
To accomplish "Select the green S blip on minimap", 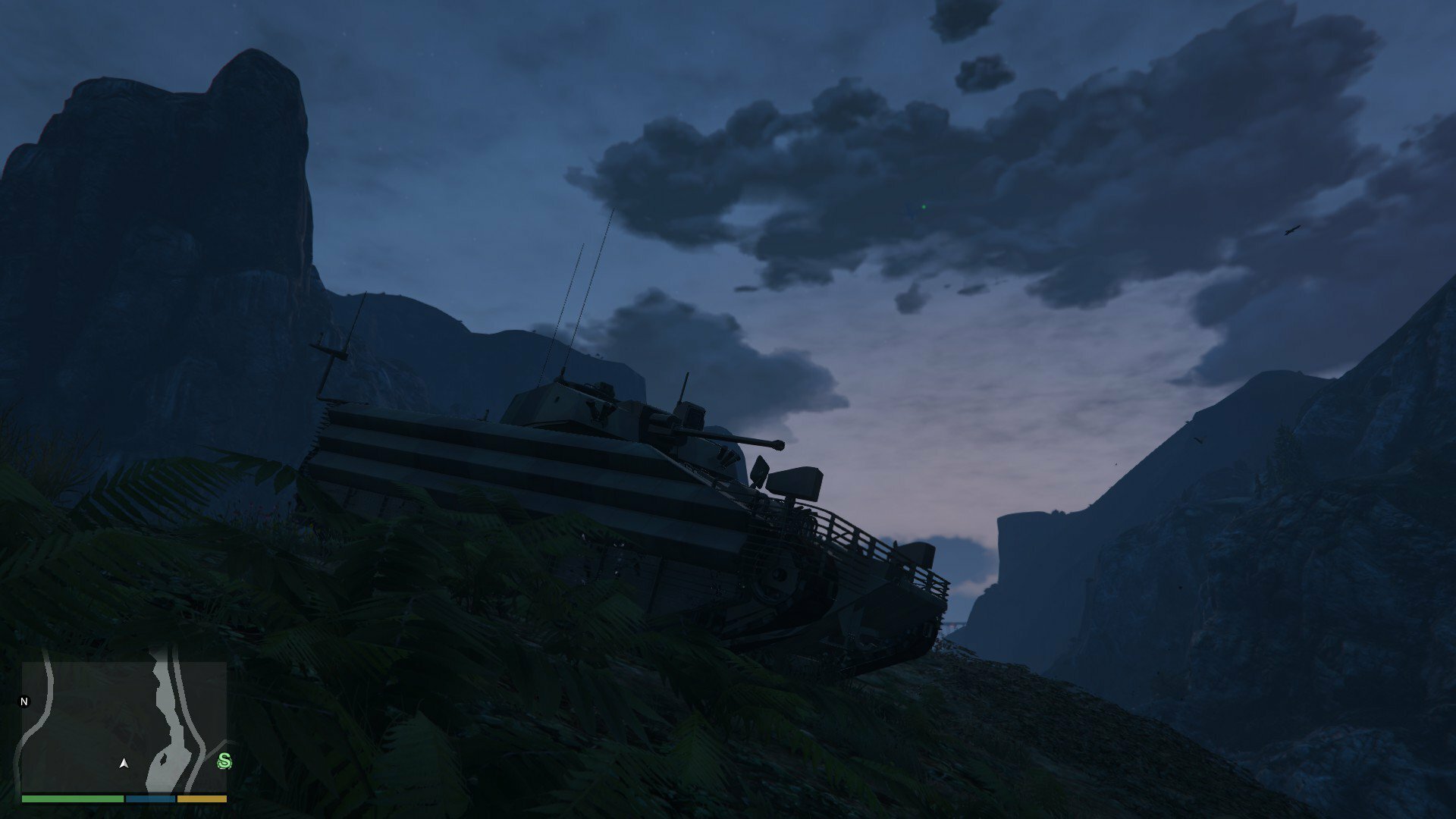I will point(224,761).
